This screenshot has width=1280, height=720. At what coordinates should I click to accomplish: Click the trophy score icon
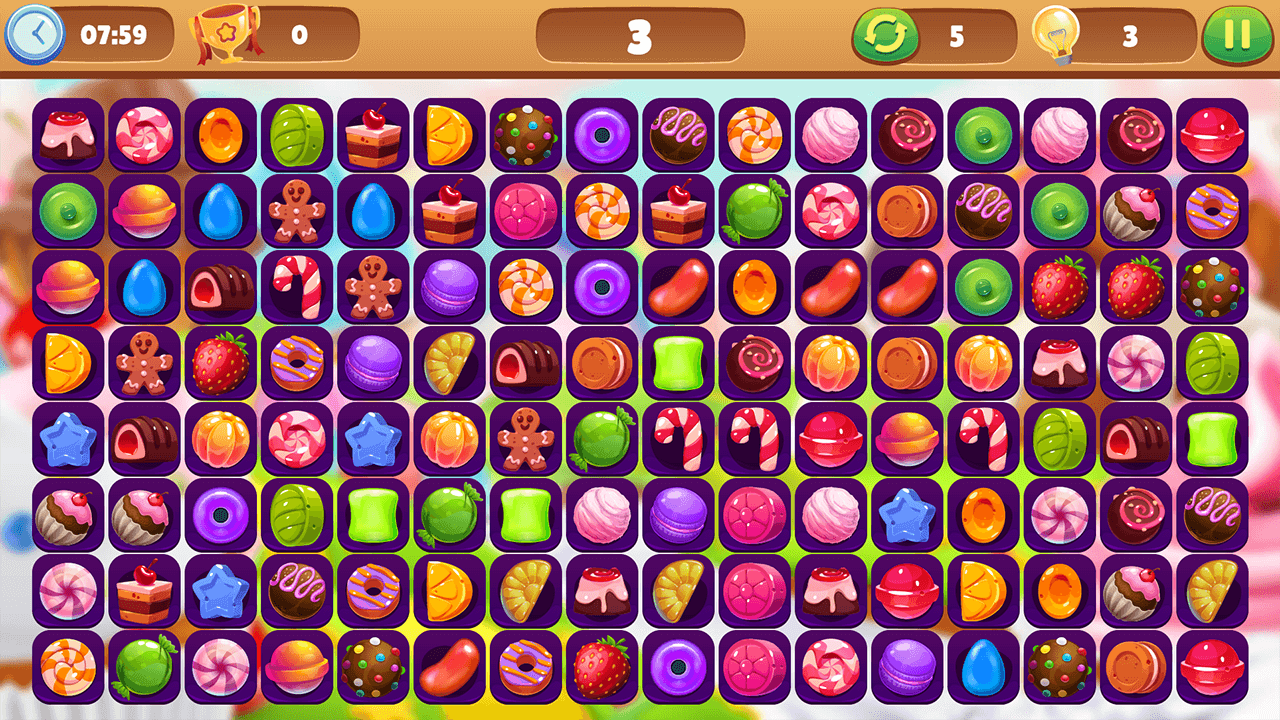[225, 32]
